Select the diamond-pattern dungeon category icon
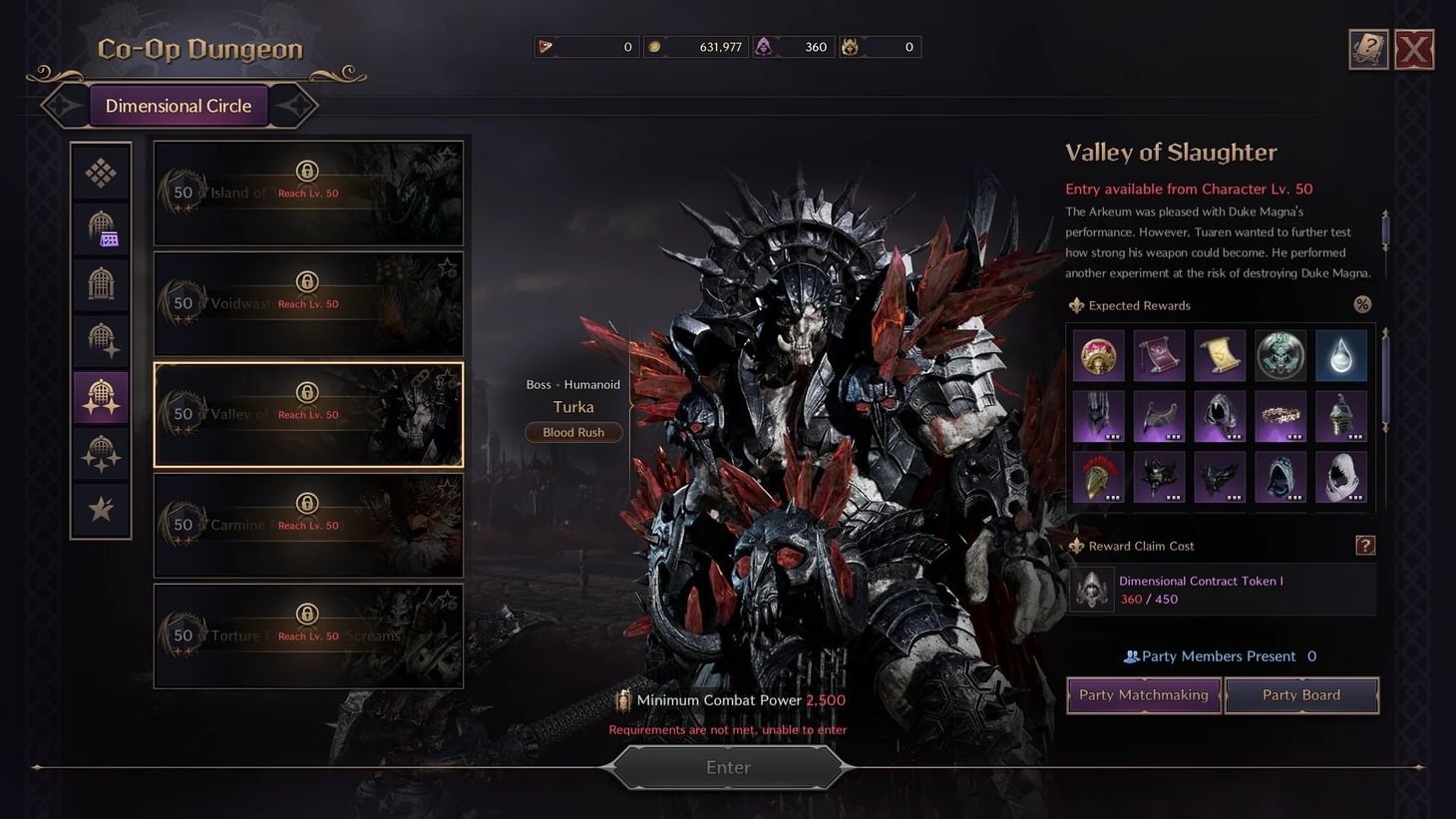 coord(100,172)
